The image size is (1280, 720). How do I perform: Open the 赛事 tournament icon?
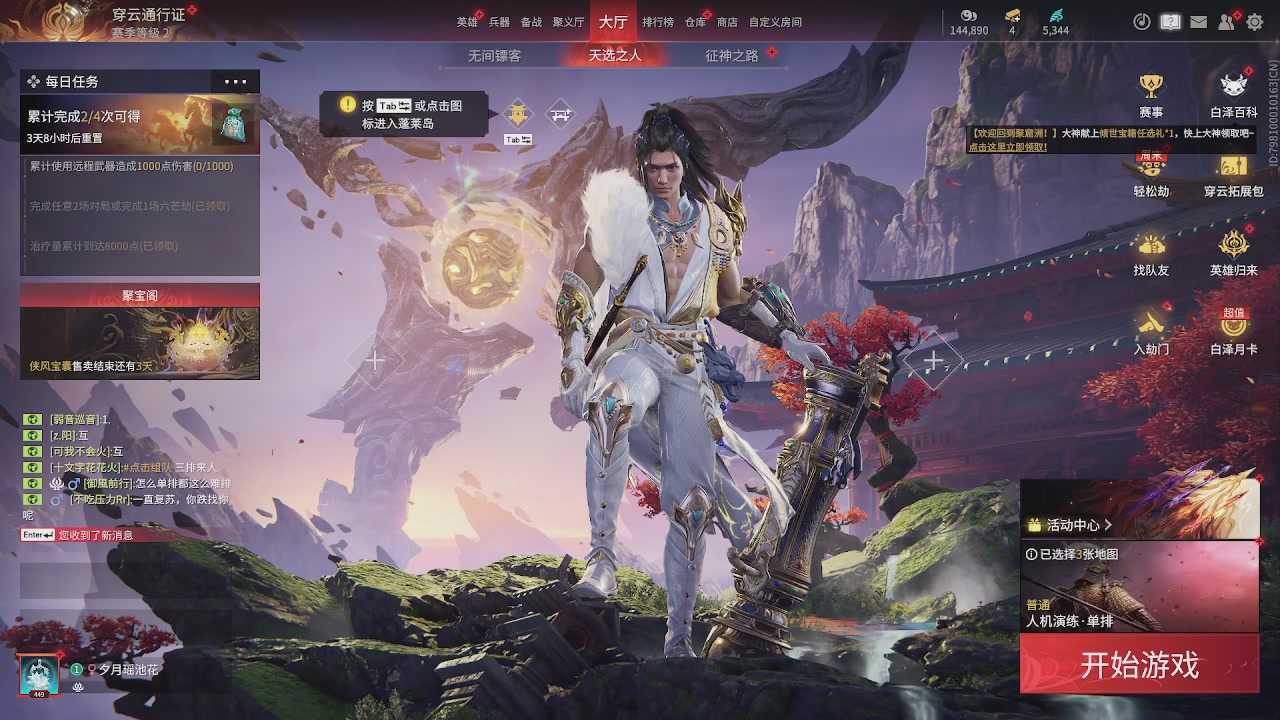pyautogui.click(x=1151, y=94)
